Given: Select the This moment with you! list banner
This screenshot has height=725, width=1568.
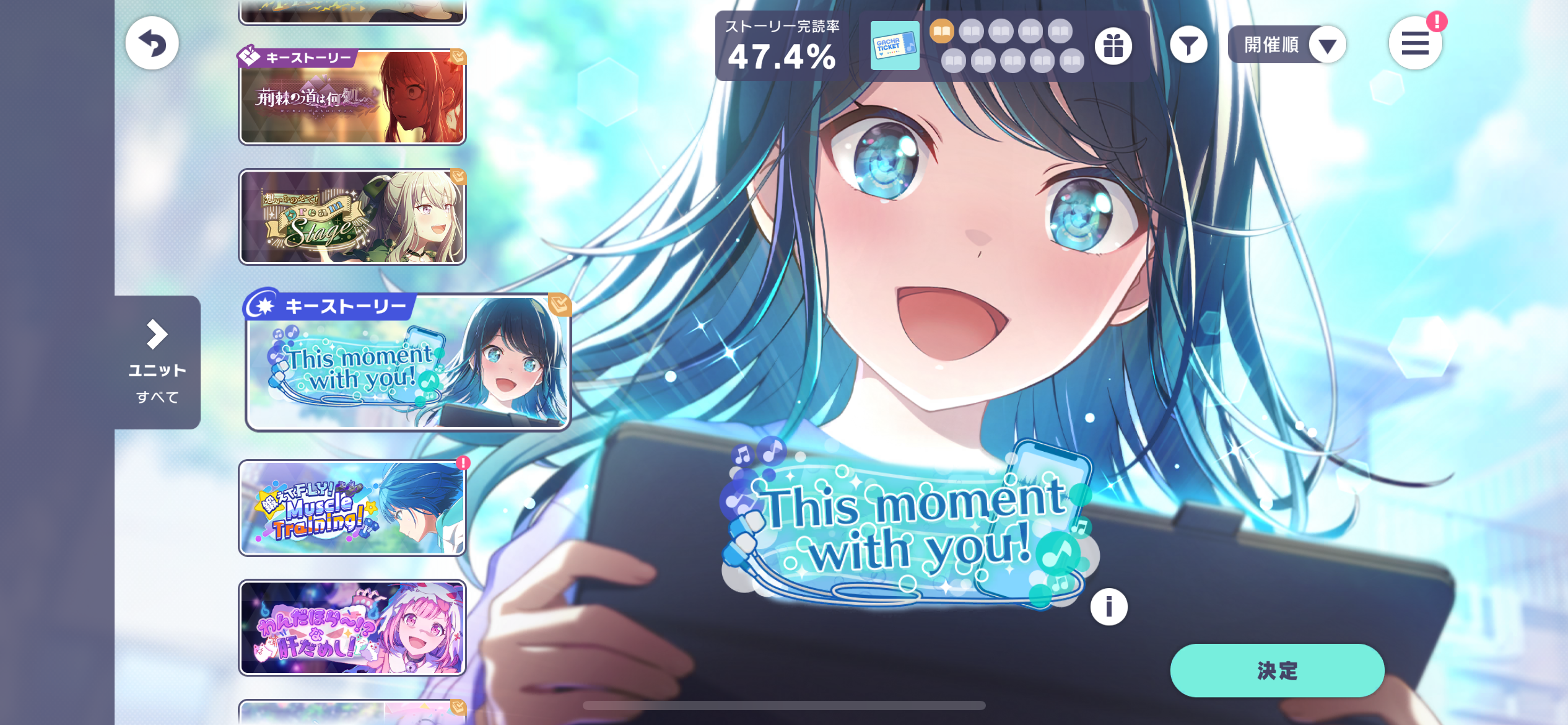Looking at the screenshot, I should [x=407, y=363].
